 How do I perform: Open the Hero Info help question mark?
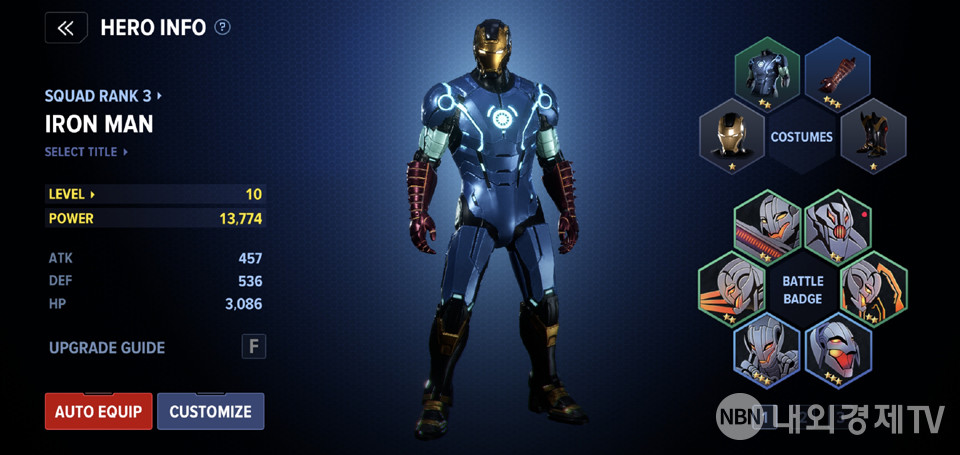pyautogui.click(x=222, y=27)
